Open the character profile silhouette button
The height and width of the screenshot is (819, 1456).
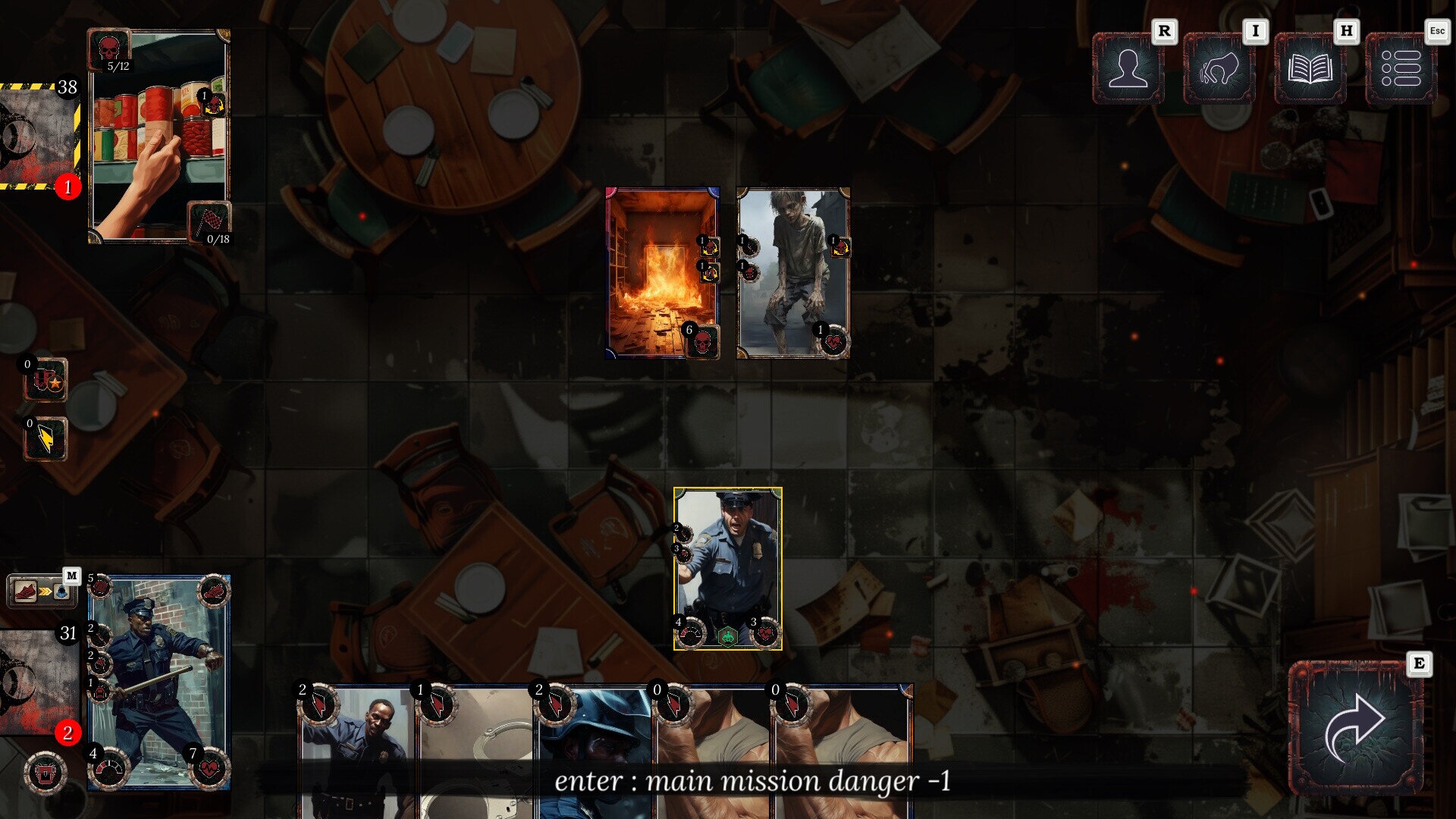(1128, 68)
